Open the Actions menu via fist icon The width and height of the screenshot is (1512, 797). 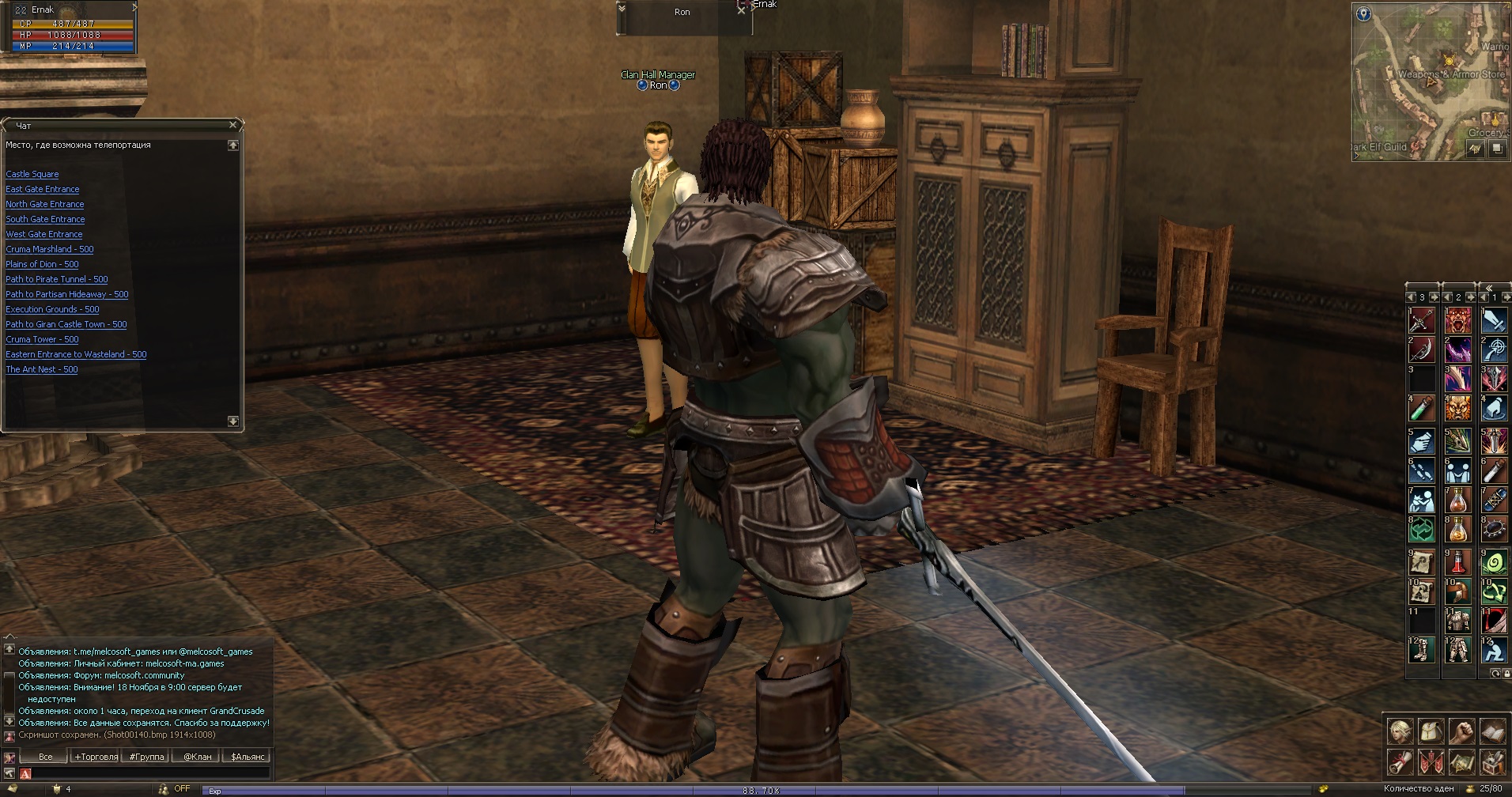pyautogui.click(x=1463, y=731)
